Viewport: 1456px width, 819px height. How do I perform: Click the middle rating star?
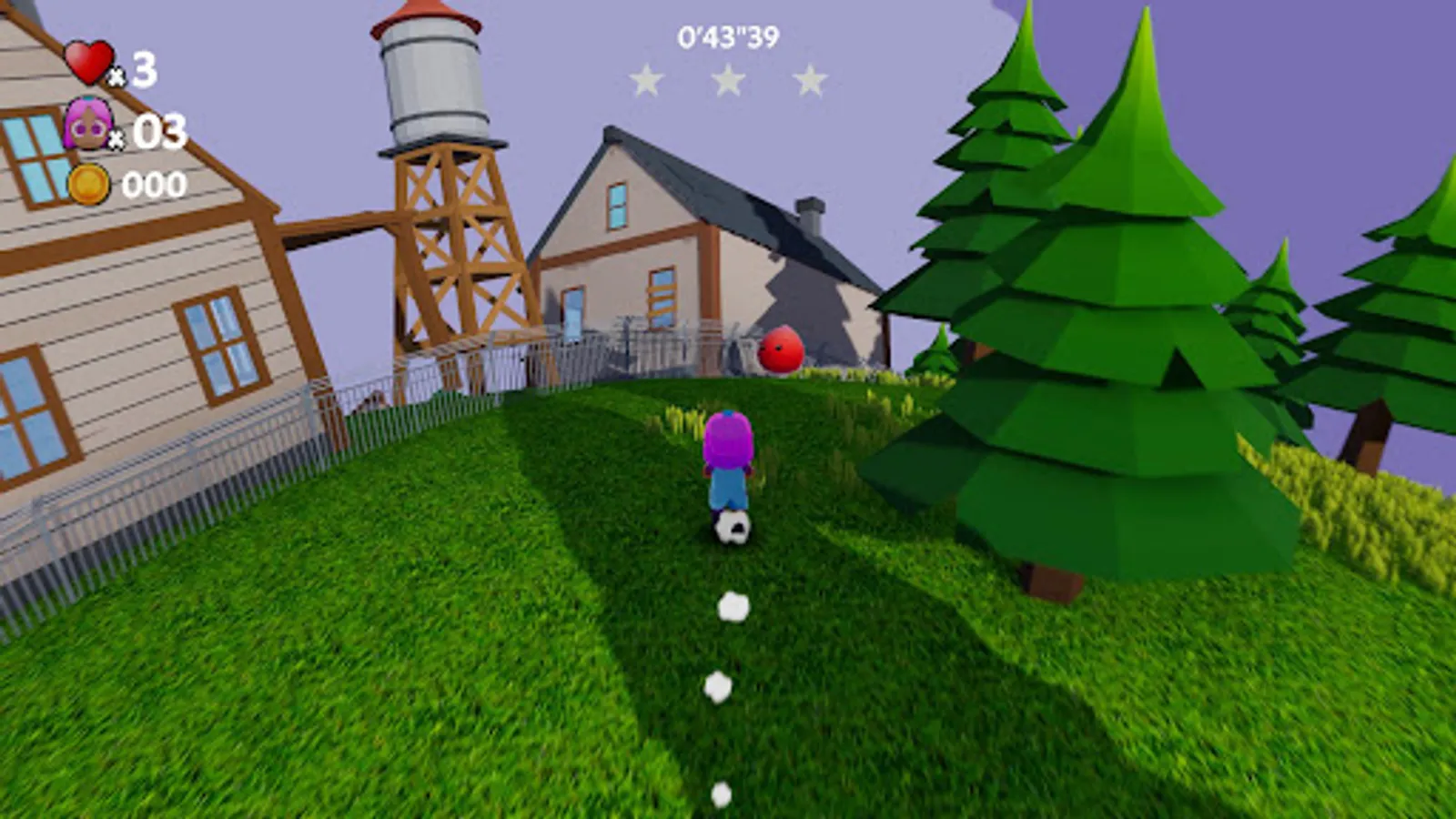(728, 80)
